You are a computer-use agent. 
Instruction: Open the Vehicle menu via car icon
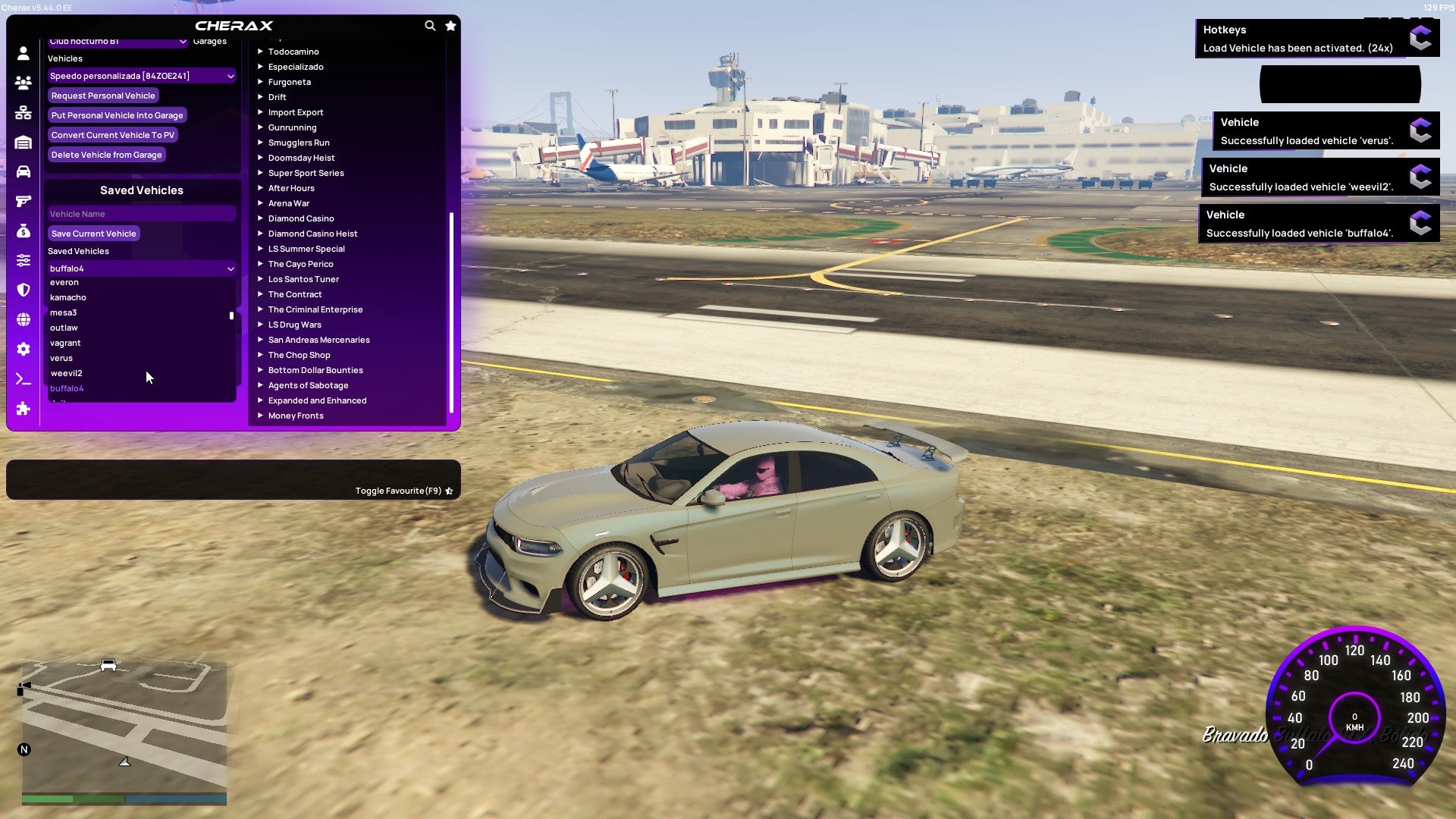click(23, 168)
